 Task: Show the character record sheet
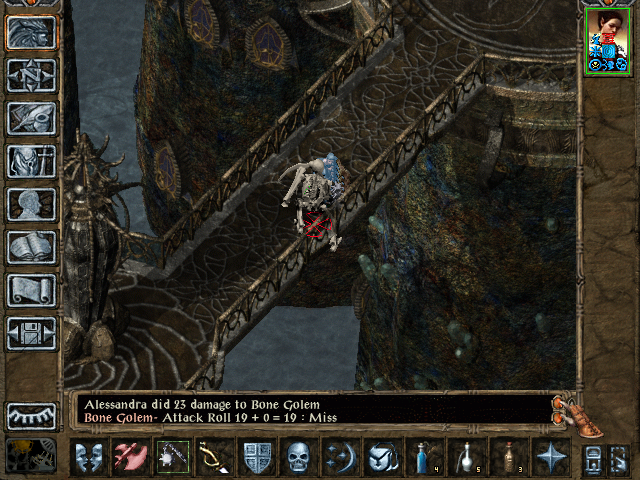point(32,204)
